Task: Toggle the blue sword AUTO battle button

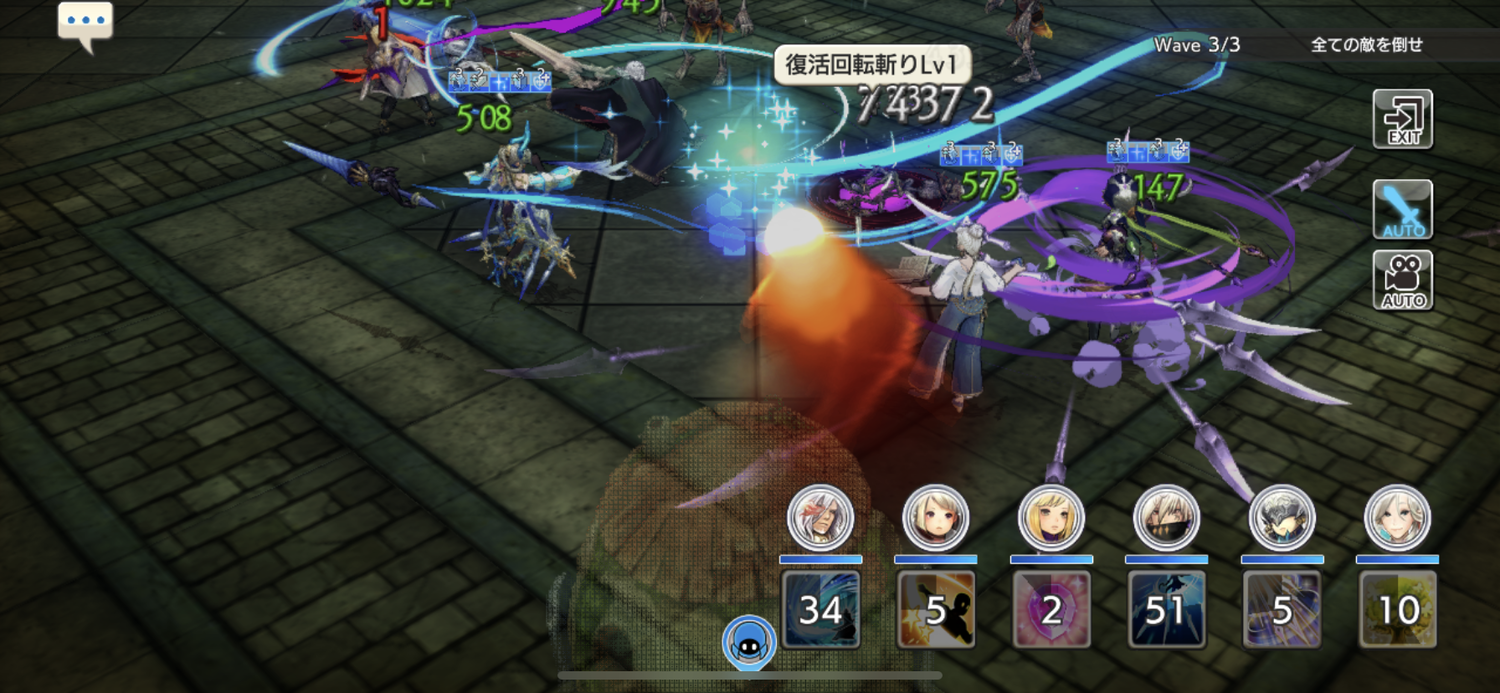Action: point(1402,209)
